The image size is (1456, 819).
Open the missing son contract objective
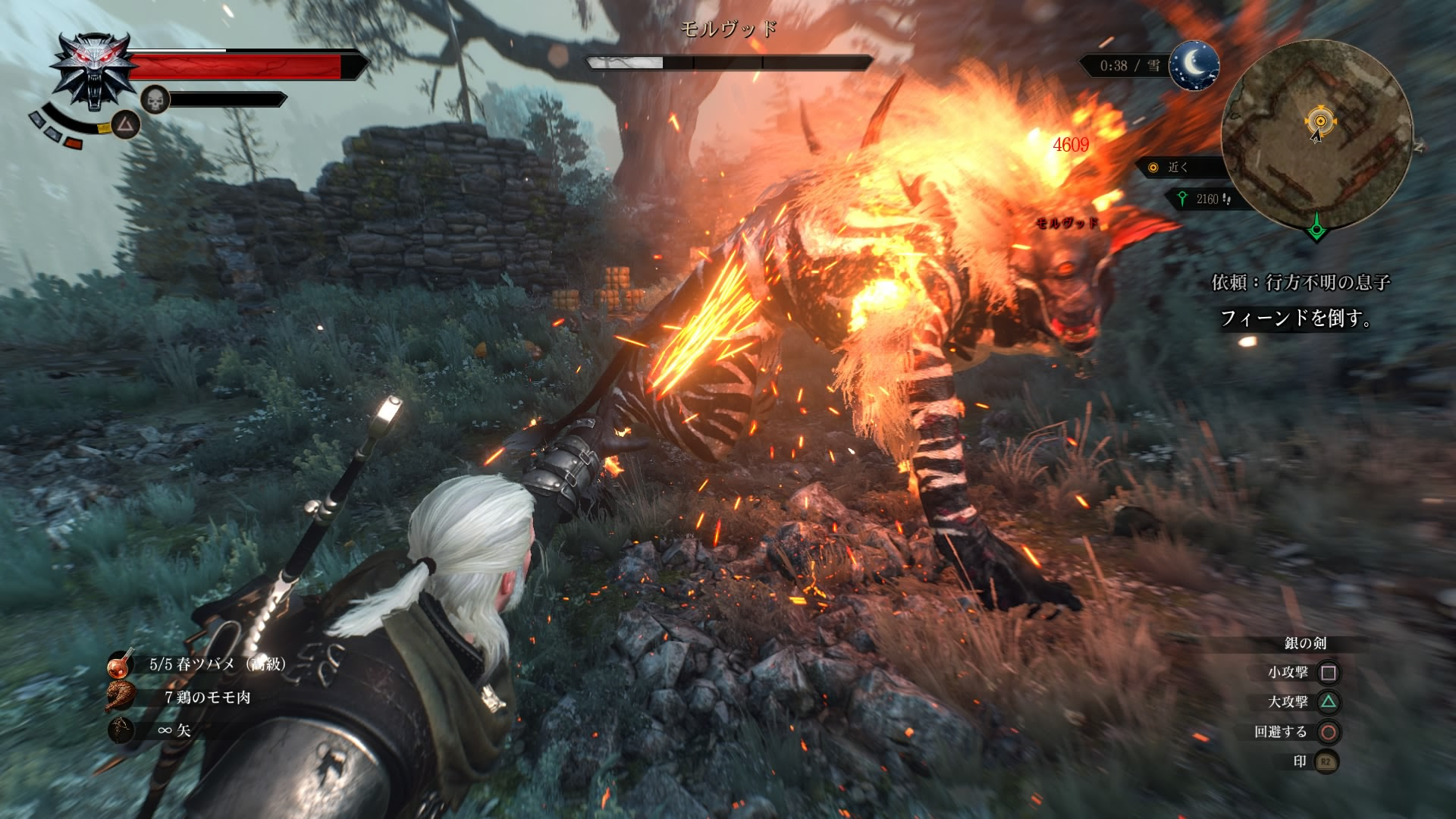[1301, 283]
